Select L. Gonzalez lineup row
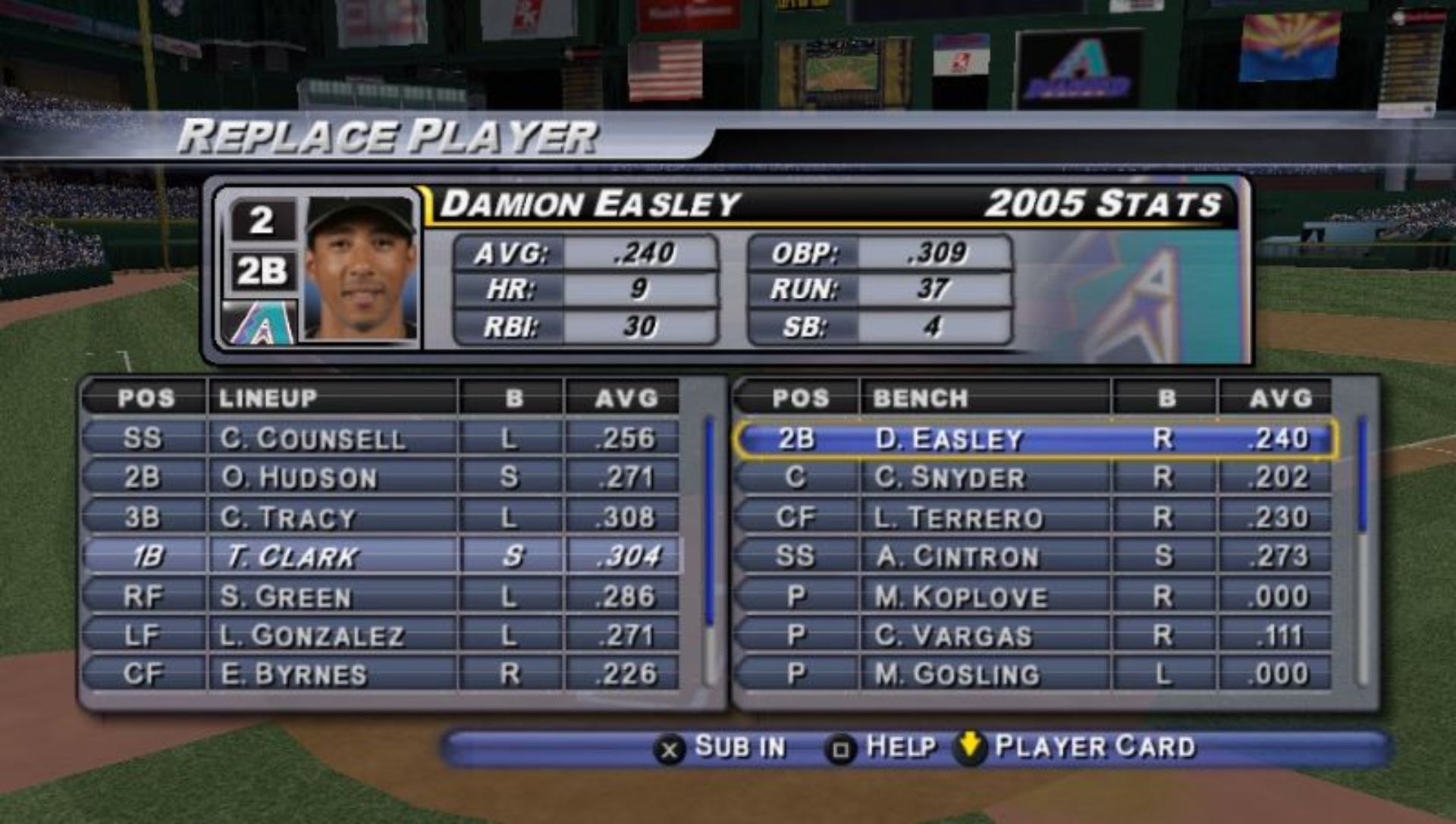The width and height of the screenshot is (1456, 824). [x=312, y=635]
